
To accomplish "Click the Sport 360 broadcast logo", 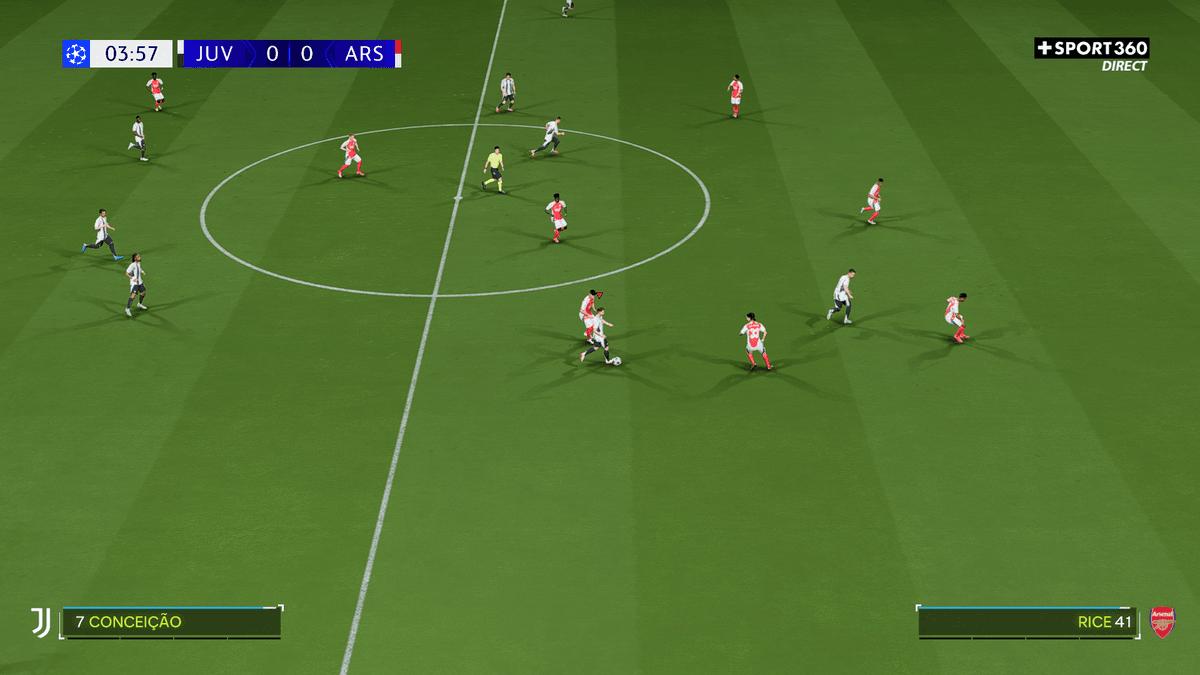I will 1091,49.
